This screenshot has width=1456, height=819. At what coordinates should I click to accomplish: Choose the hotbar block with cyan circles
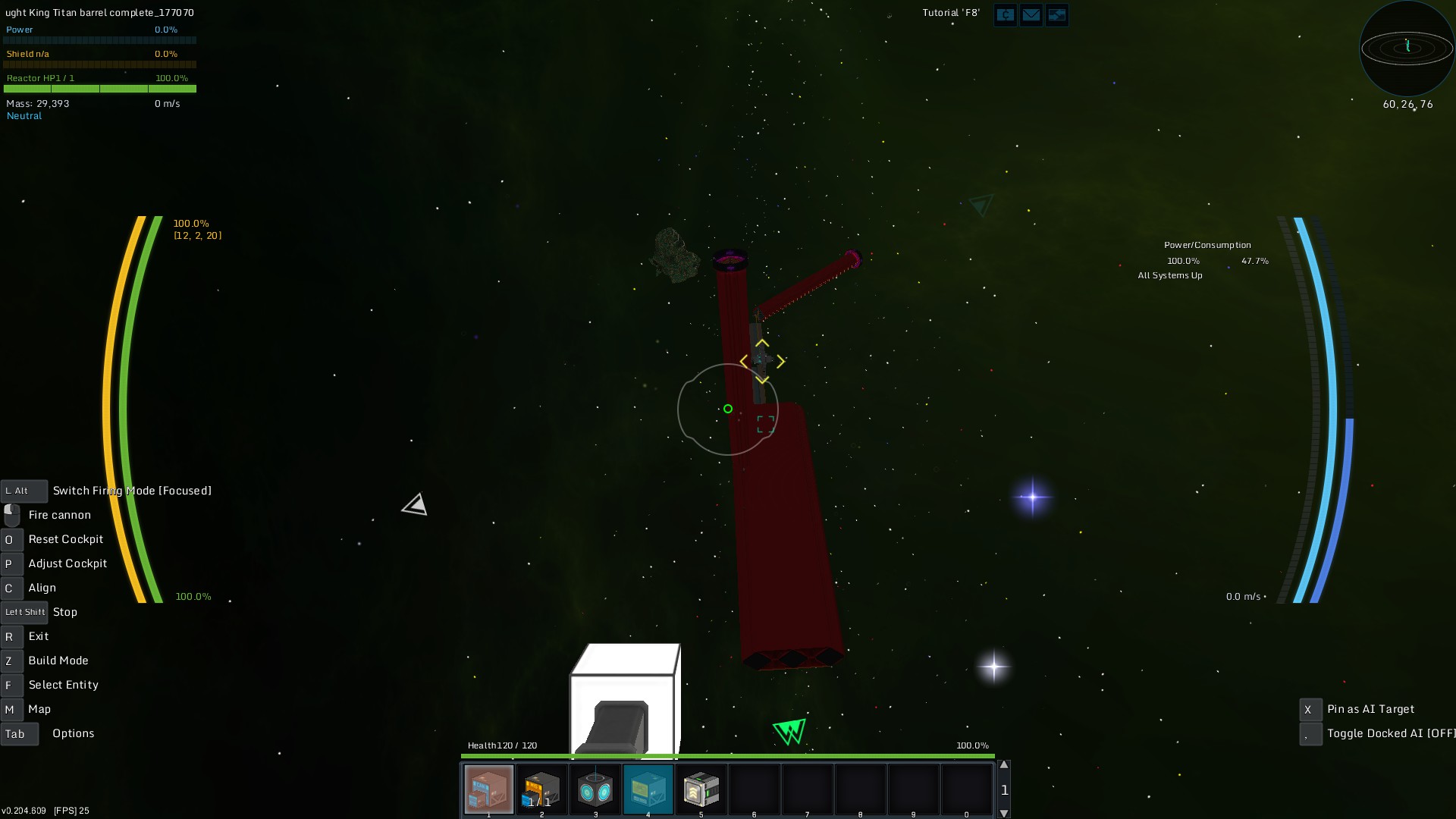click(x=595, y=789)
